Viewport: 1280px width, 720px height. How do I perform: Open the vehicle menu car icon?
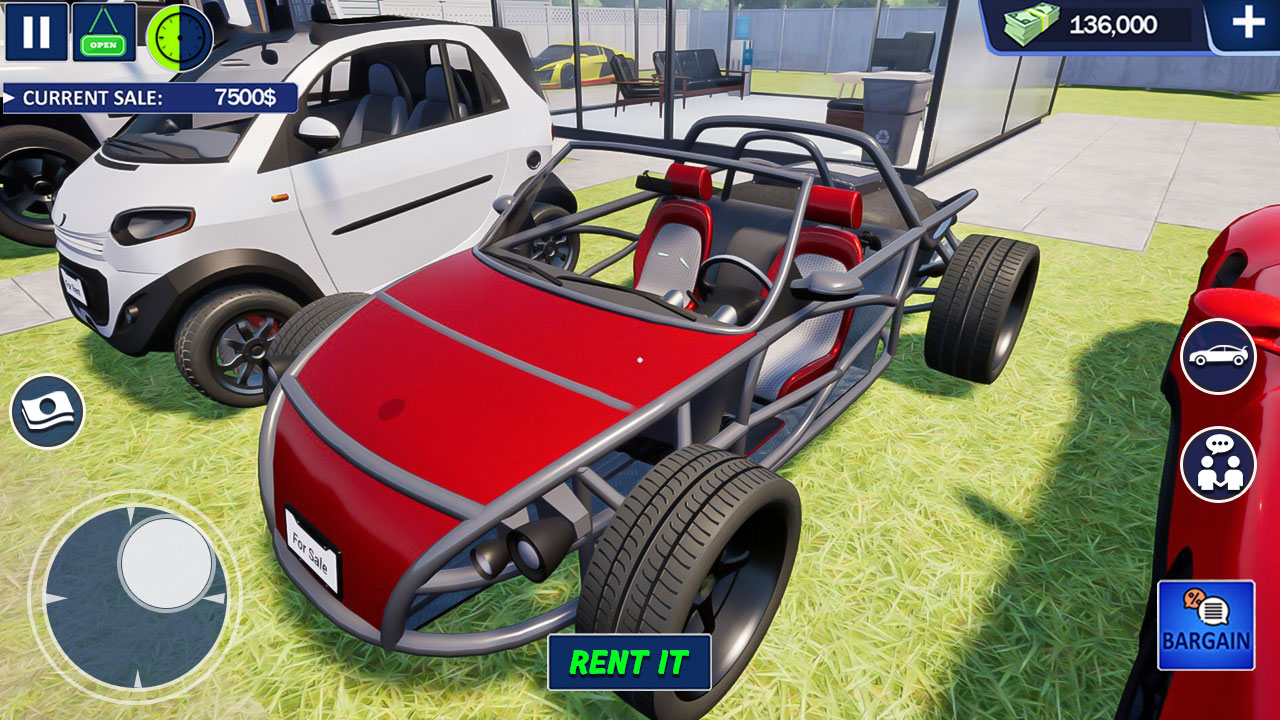tap(1217, 358)
